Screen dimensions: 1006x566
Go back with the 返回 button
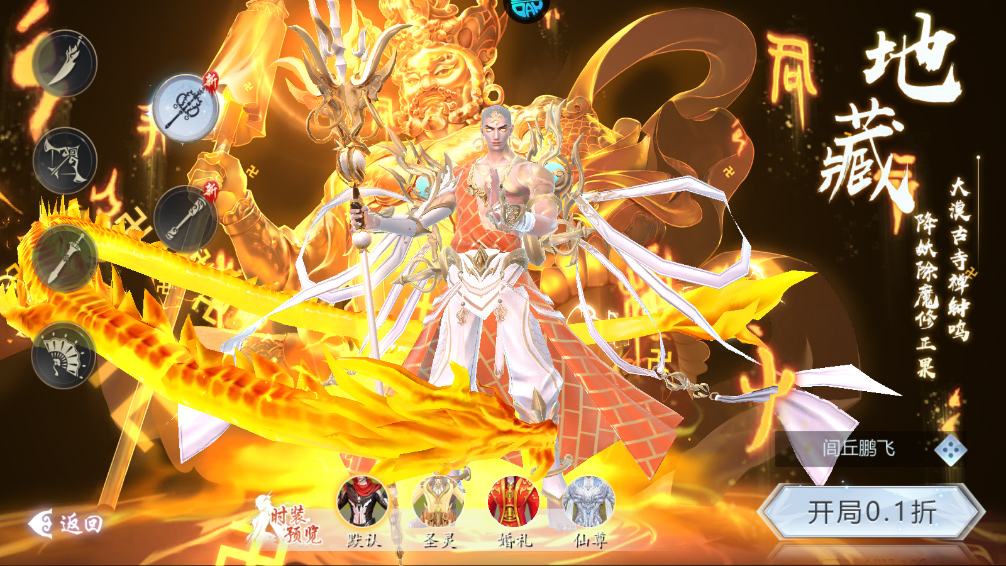(x=68, y=523)
